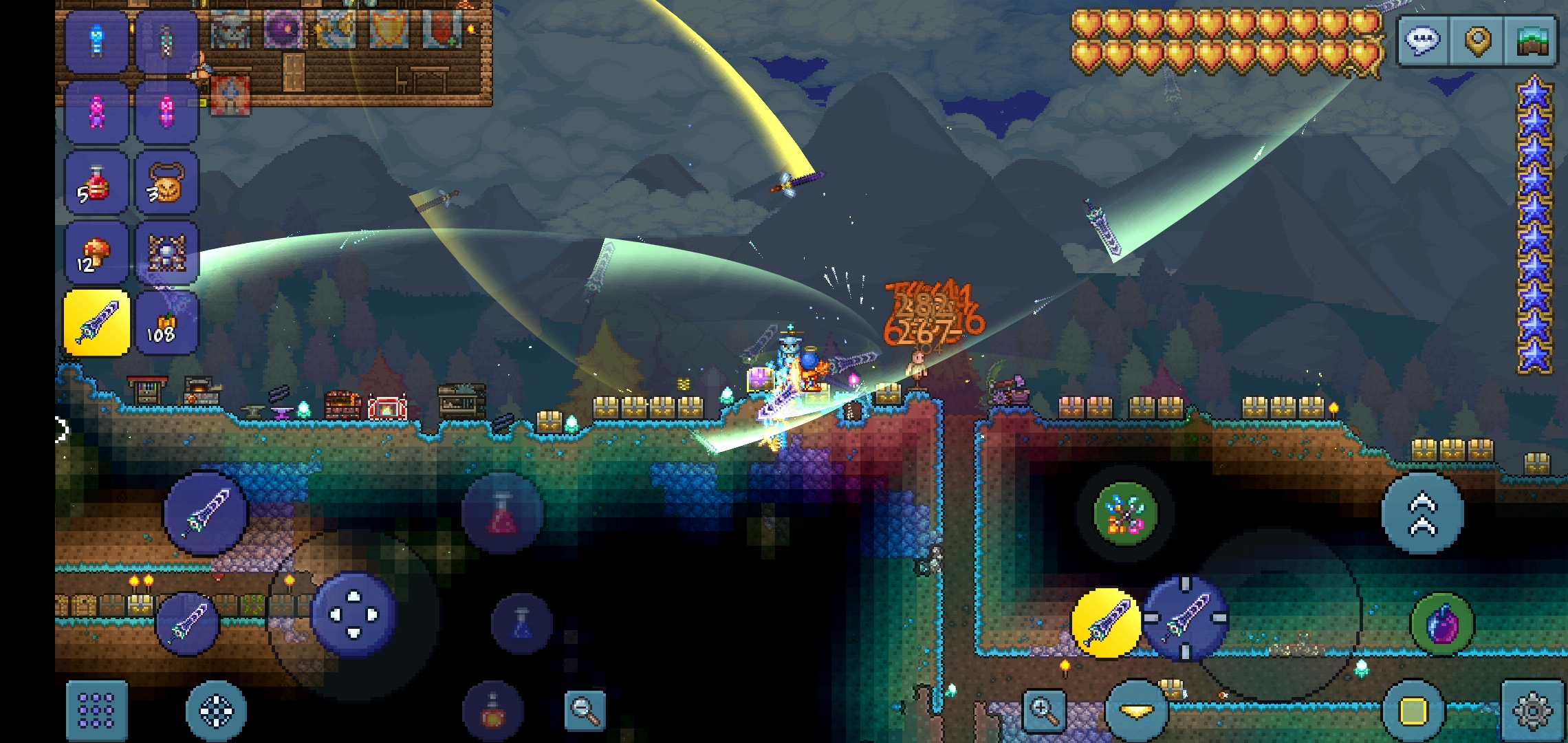The width and height of the screenshot is (1568, 743).
Task: Zoom out with the minus magnifier
Action: (x=585, y=710)
